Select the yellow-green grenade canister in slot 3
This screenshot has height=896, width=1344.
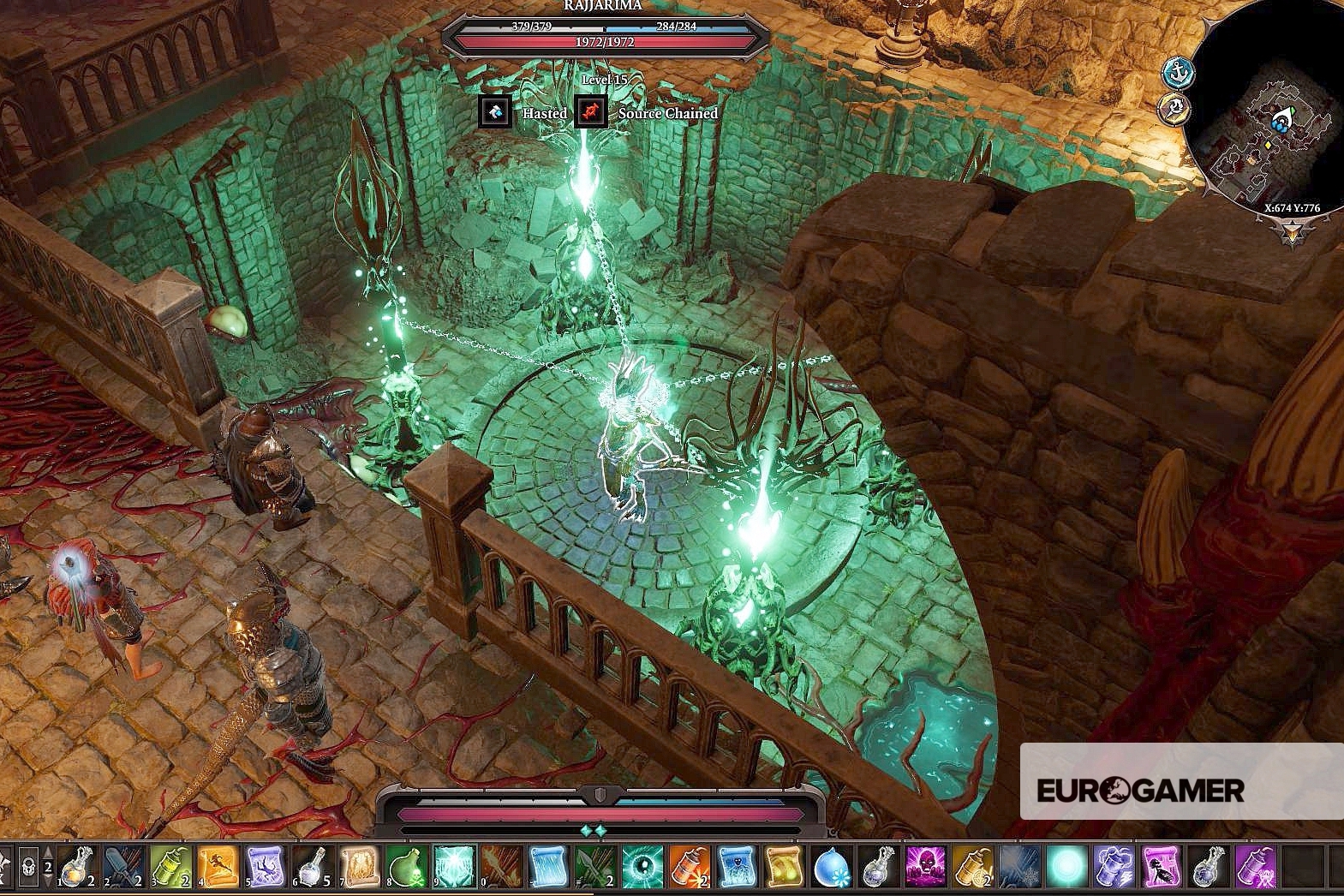[x=170, y=867]
